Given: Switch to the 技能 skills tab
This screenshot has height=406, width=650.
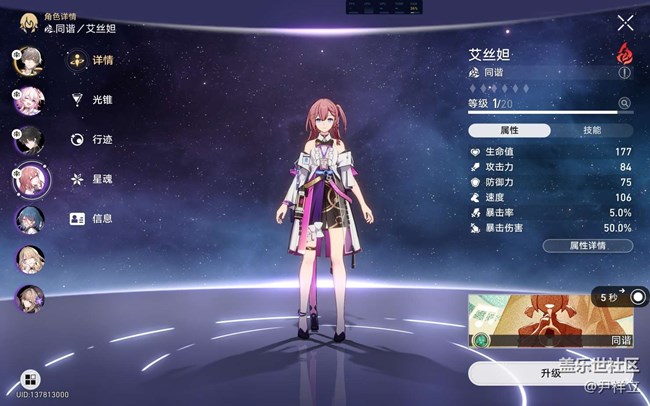Looking at the screenshot, I should tap(592, 130).
